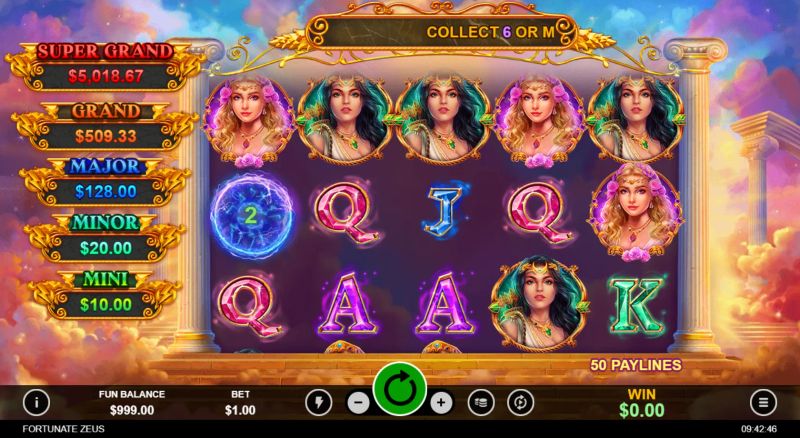800x438 pixels.
Task: Open the bet options coin stack icon
Action: 481,402
